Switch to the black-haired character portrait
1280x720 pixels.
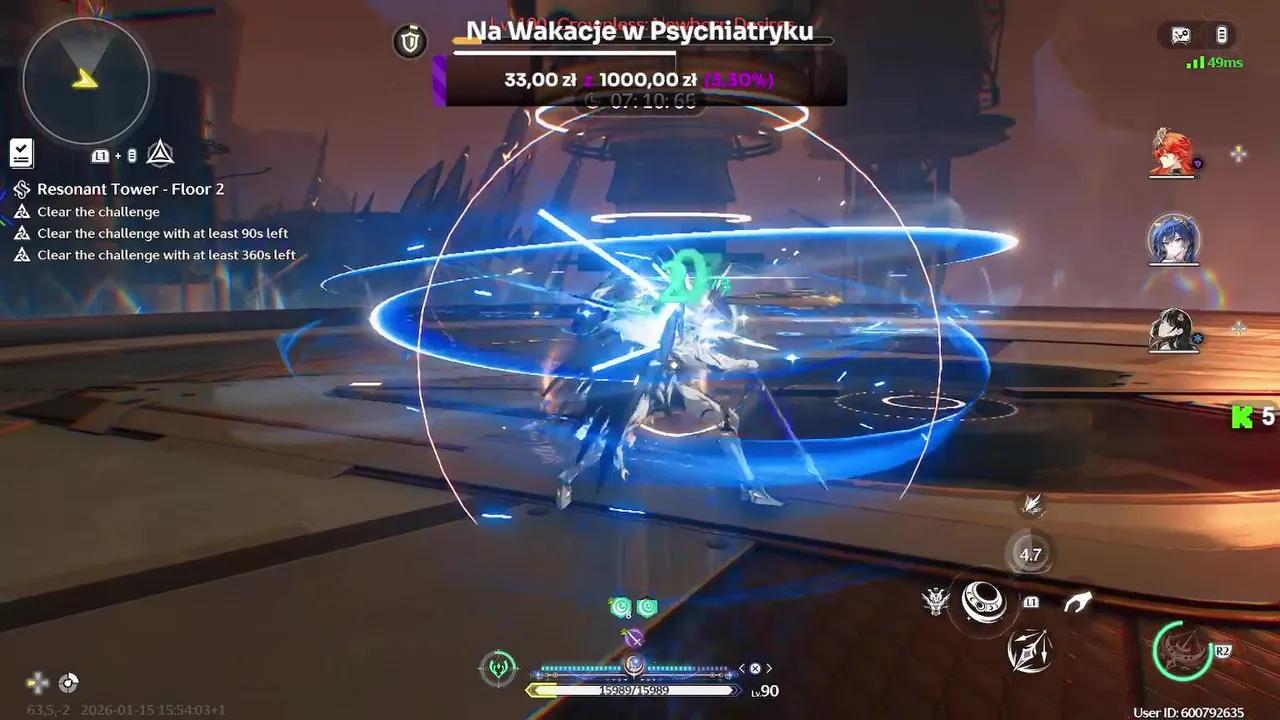[x=1173, y=329]
